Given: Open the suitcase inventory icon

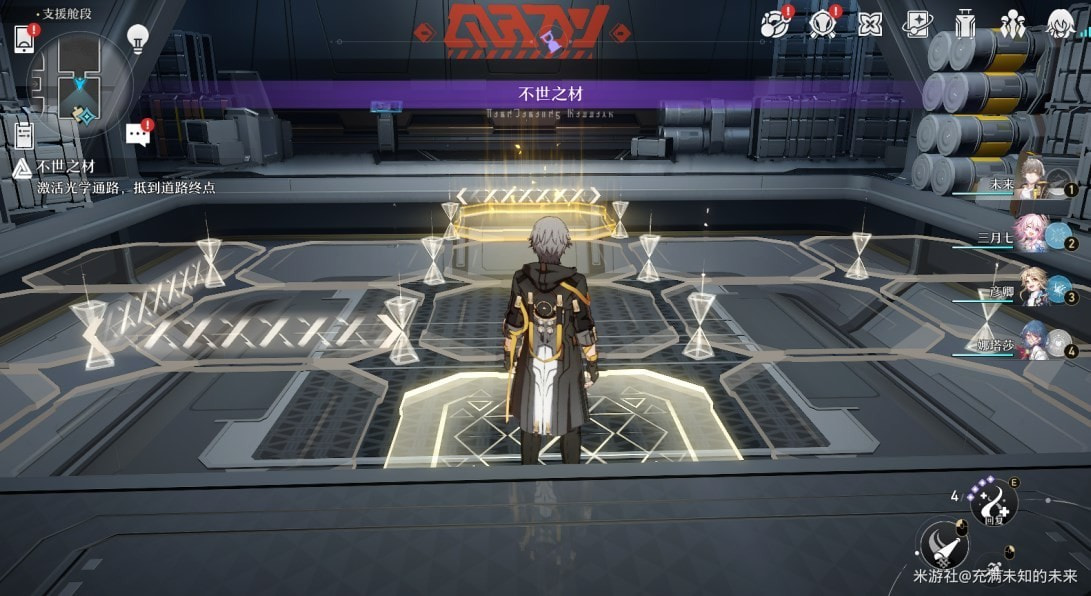Looking at the screenshot, I should click(965, 24).
